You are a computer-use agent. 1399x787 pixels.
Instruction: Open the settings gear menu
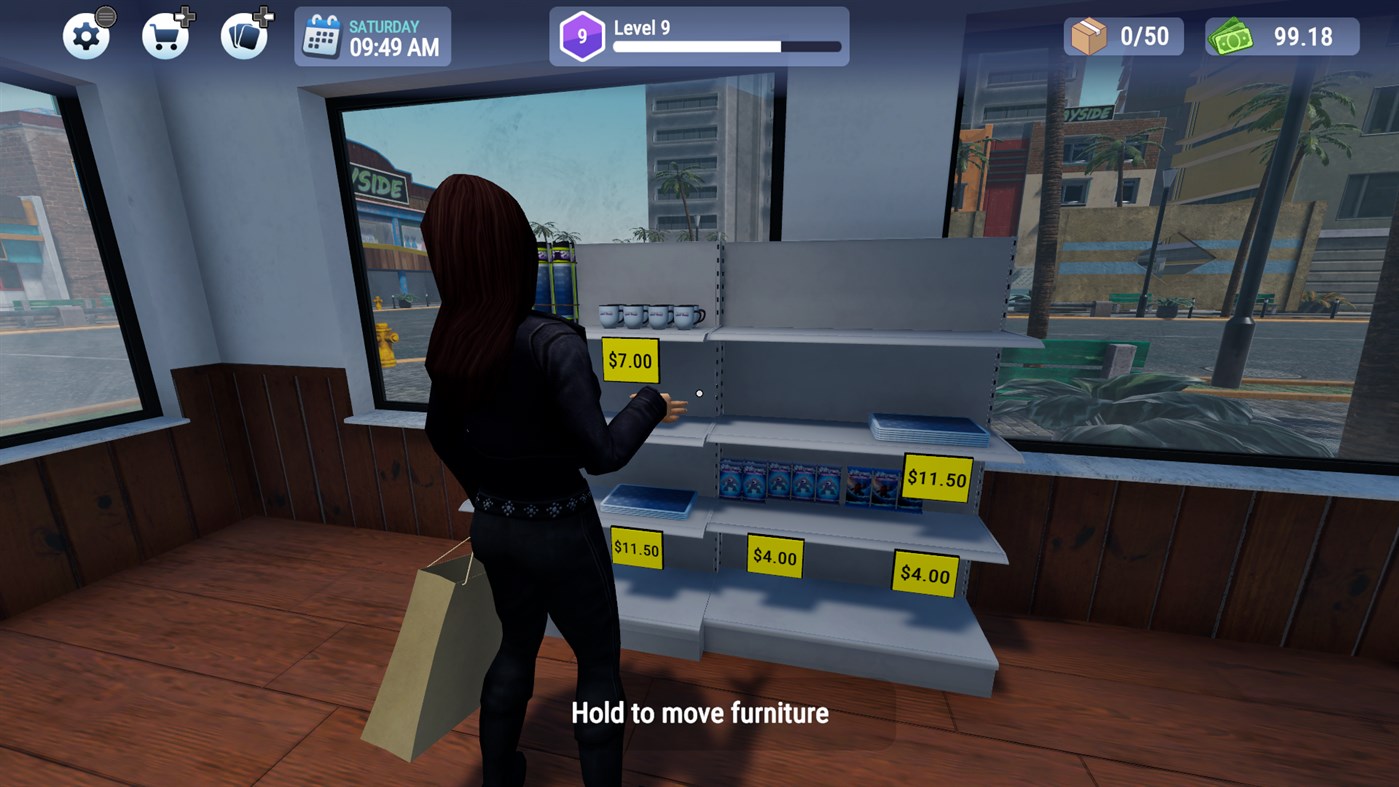coord(86,35)
